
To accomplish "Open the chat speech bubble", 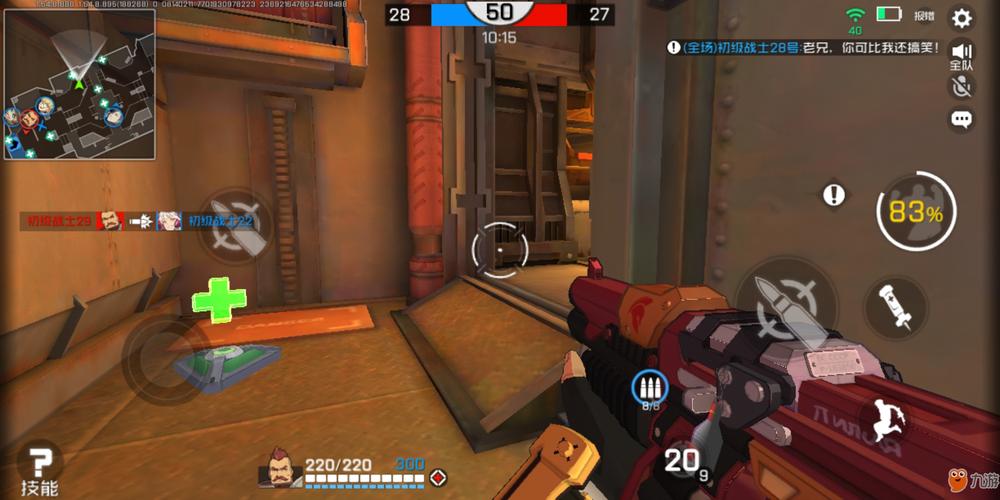I will coord(961,120).
